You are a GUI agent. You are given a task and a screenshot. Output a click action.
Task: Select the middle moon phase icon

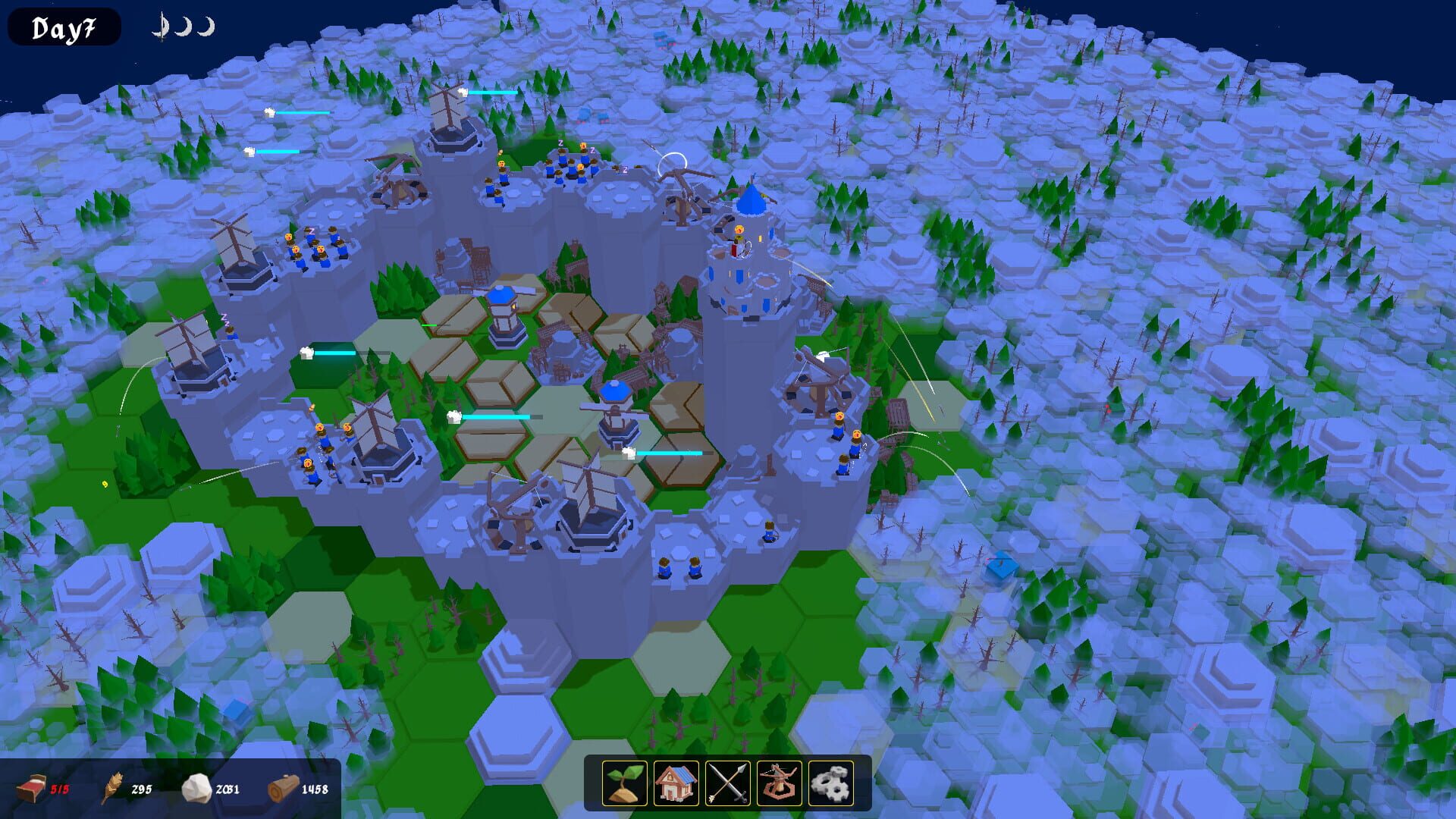pos(184,26)
